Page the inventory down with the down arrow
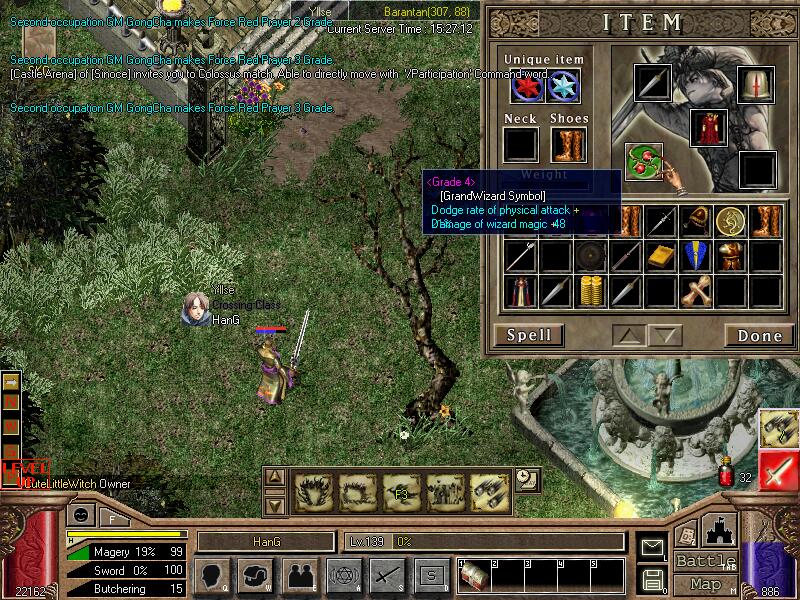 pos(665,335)
